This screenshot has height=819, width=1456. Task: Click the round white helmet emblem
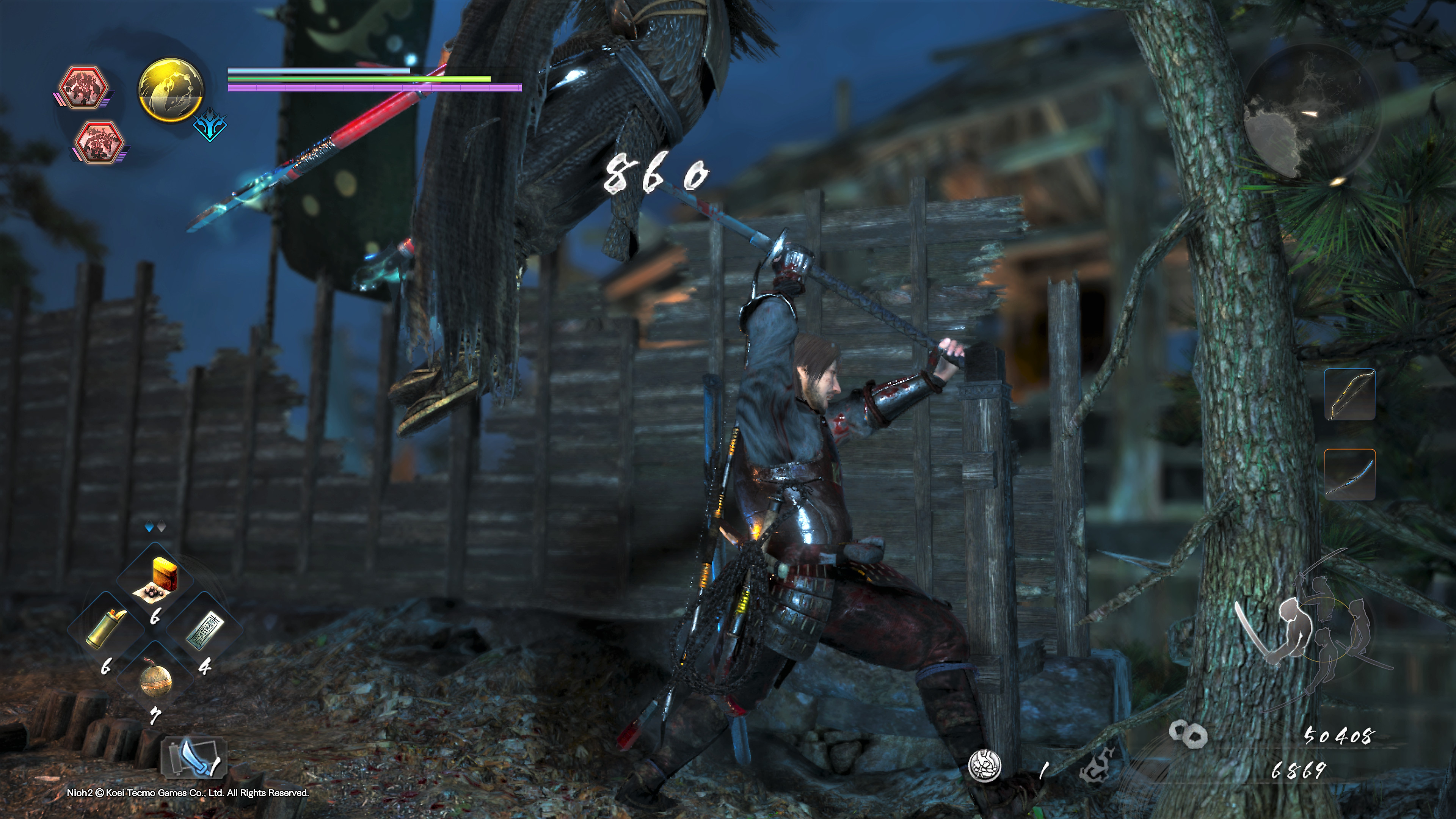pos(985,766)
